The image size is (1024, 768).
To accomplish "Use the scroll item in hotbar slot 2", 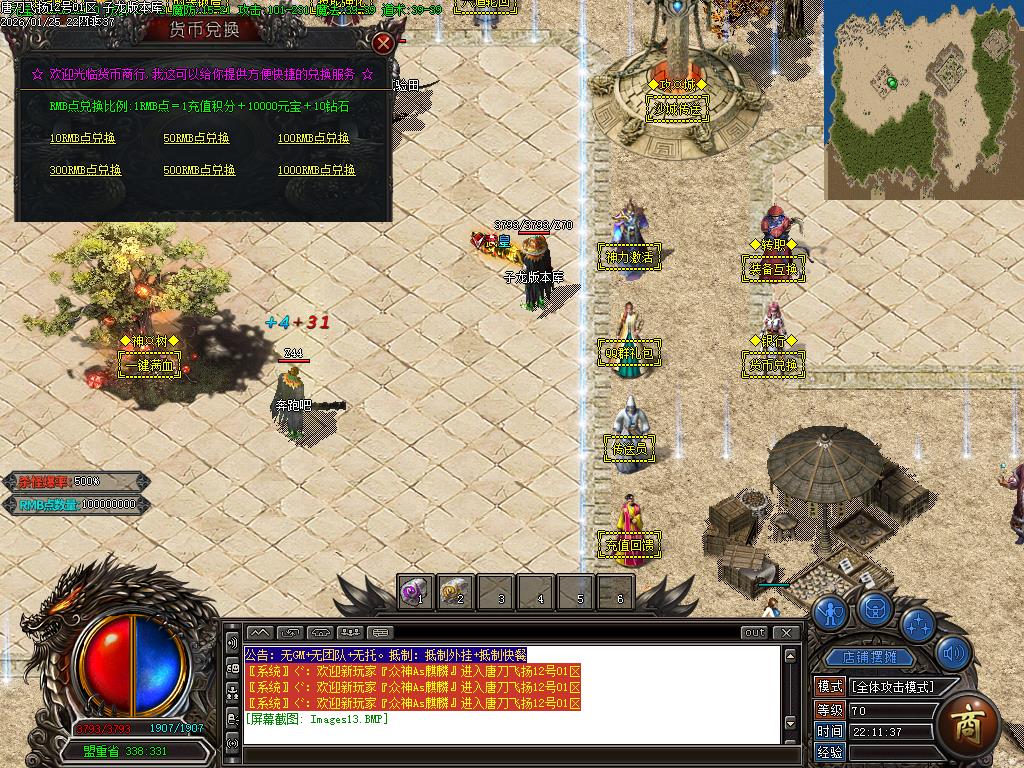I will 456,592.
